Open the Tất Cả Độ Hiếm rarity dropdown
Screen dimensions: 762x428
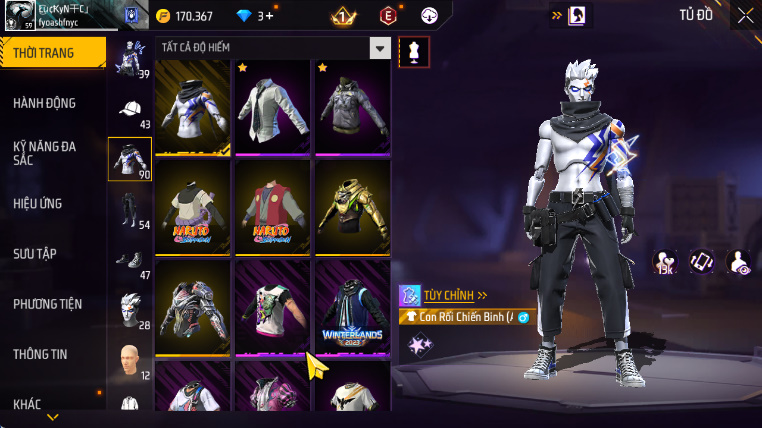(379, 47)
